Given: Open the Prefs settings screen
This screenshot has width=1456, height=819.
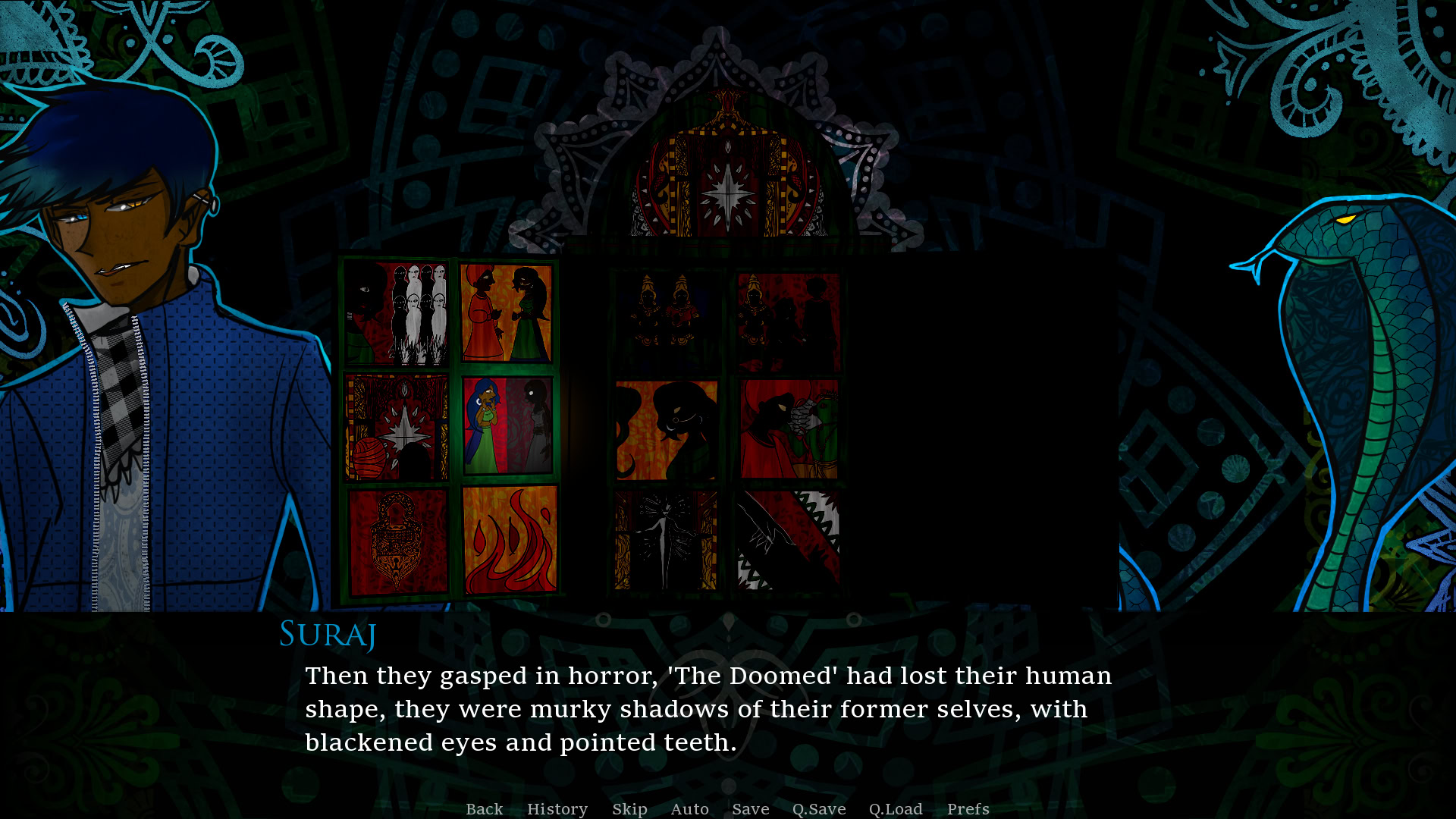Looking at the screenshot, I should click(968, 809).
